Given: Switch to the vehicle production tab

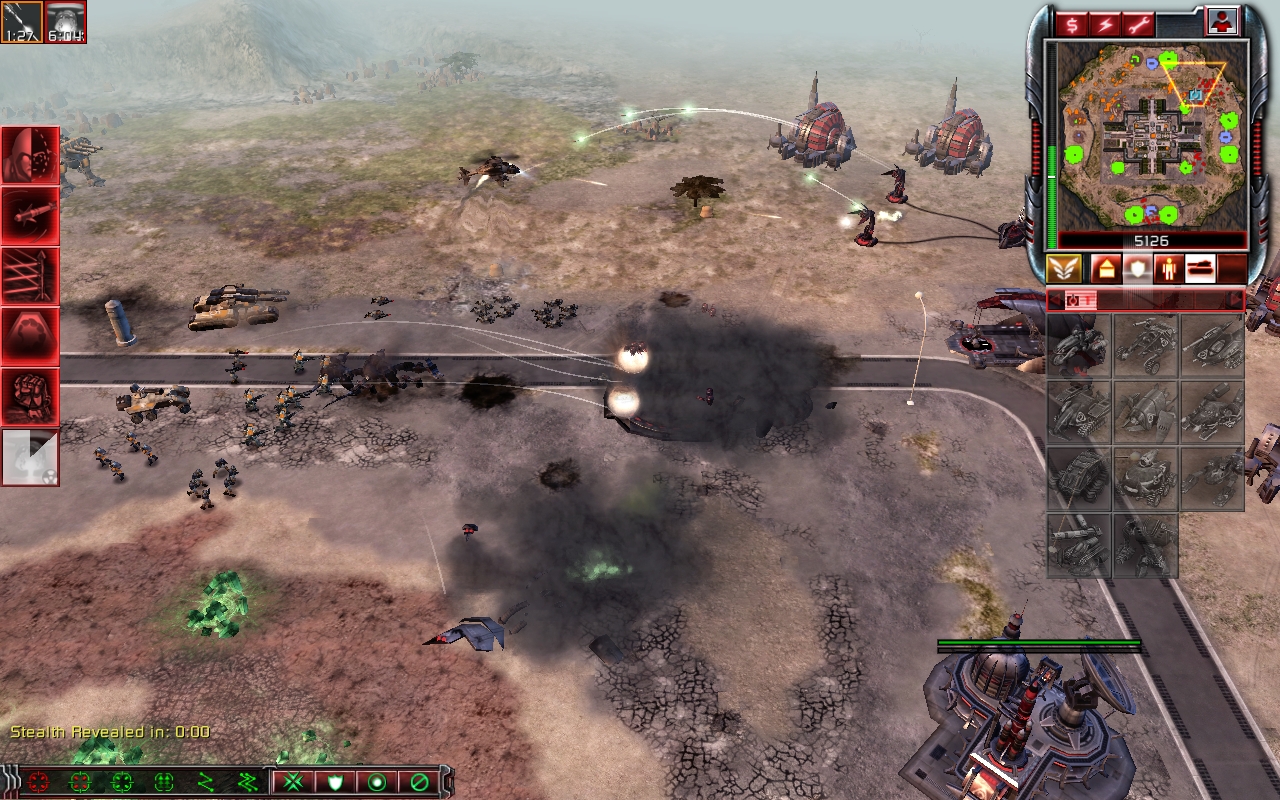Looking at the screenshot, I should click(x=1200, y=269).
